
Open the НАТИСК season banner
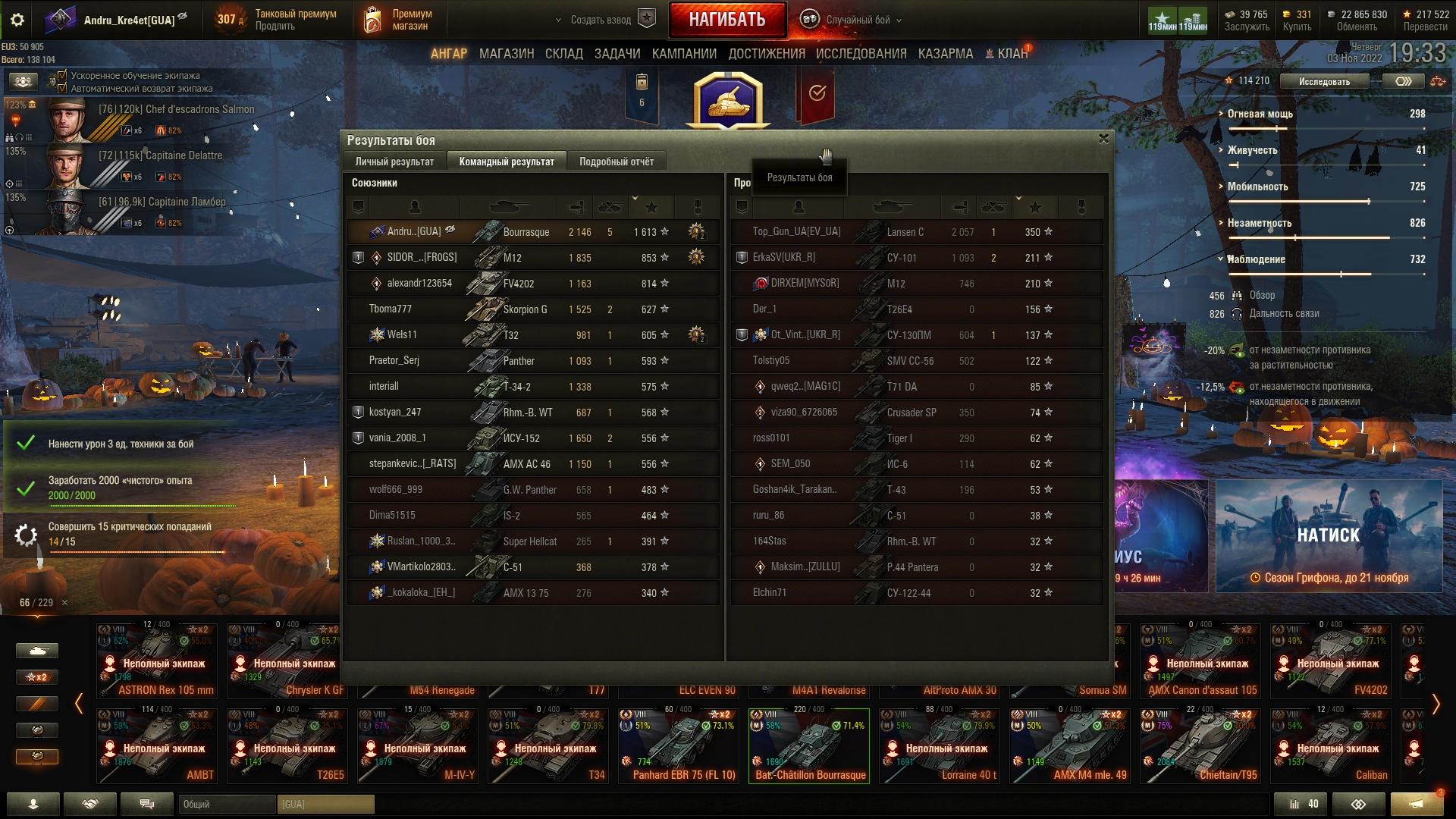pos(1329,535)
